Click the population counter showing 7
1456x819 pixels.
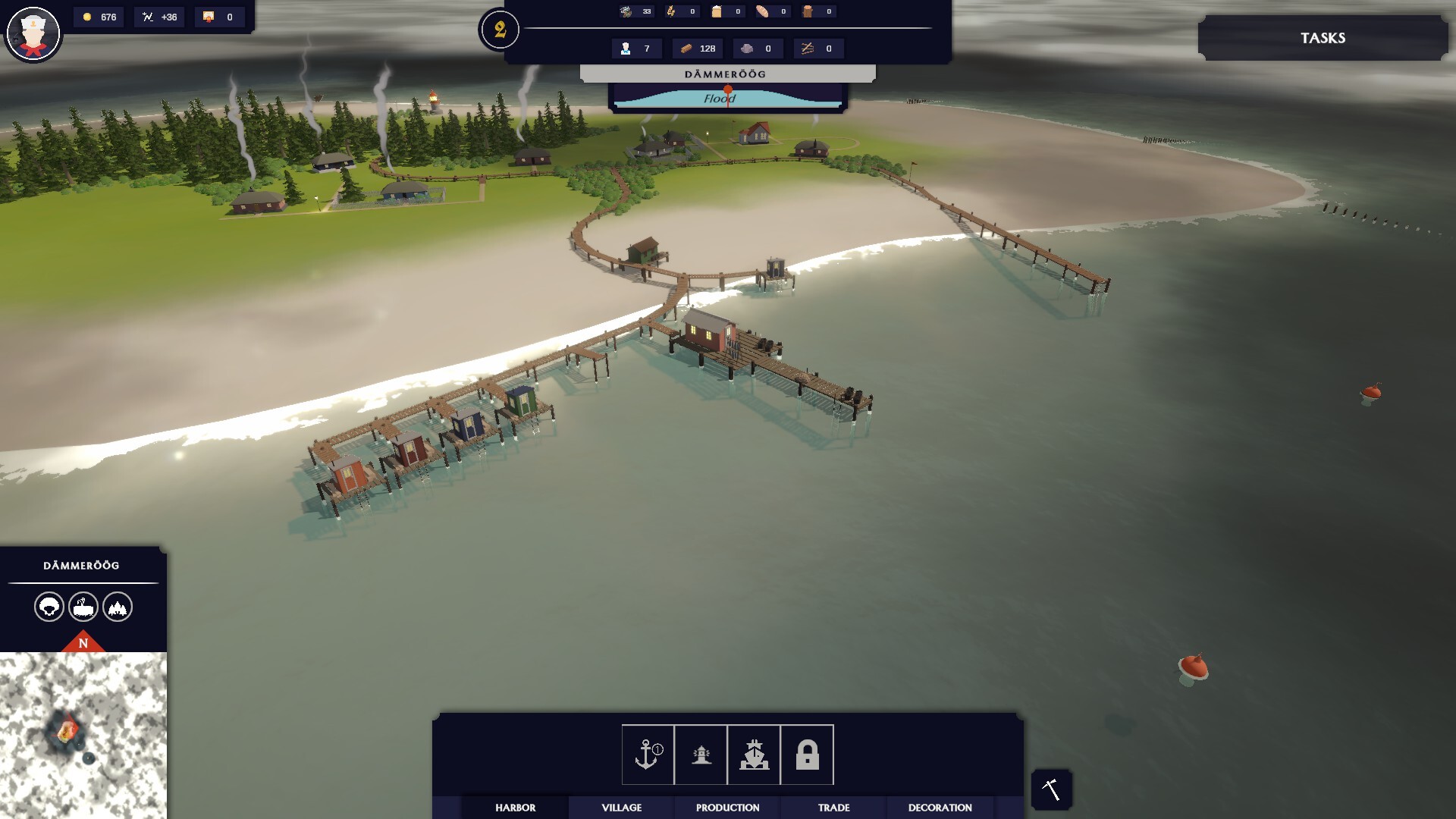pos(635,48)
